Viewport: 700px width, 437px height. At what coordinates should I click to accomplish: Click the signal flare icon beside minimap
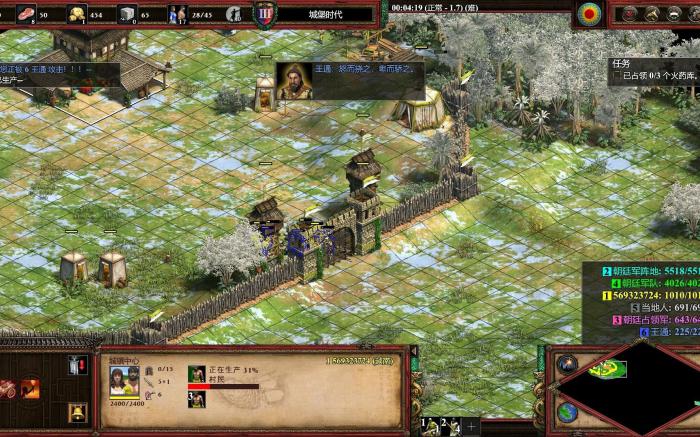coord(567,364)
